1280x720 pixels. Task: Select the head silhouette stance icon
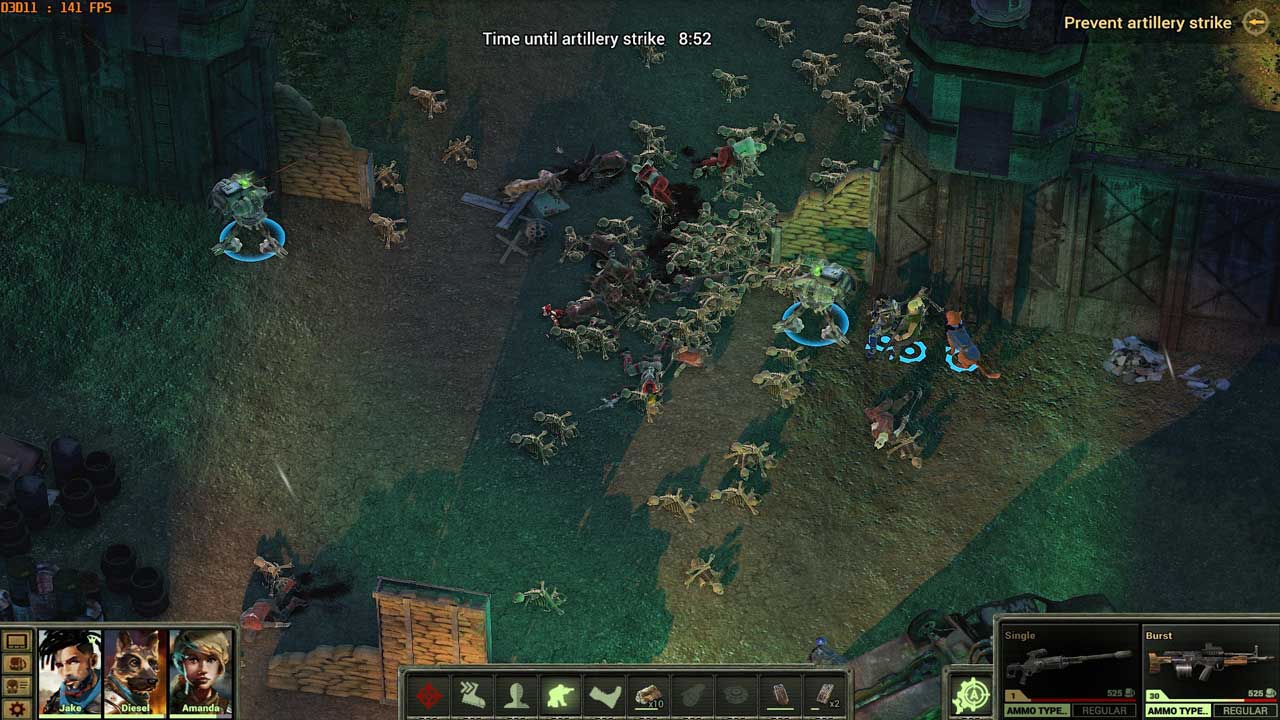[517, 695]
